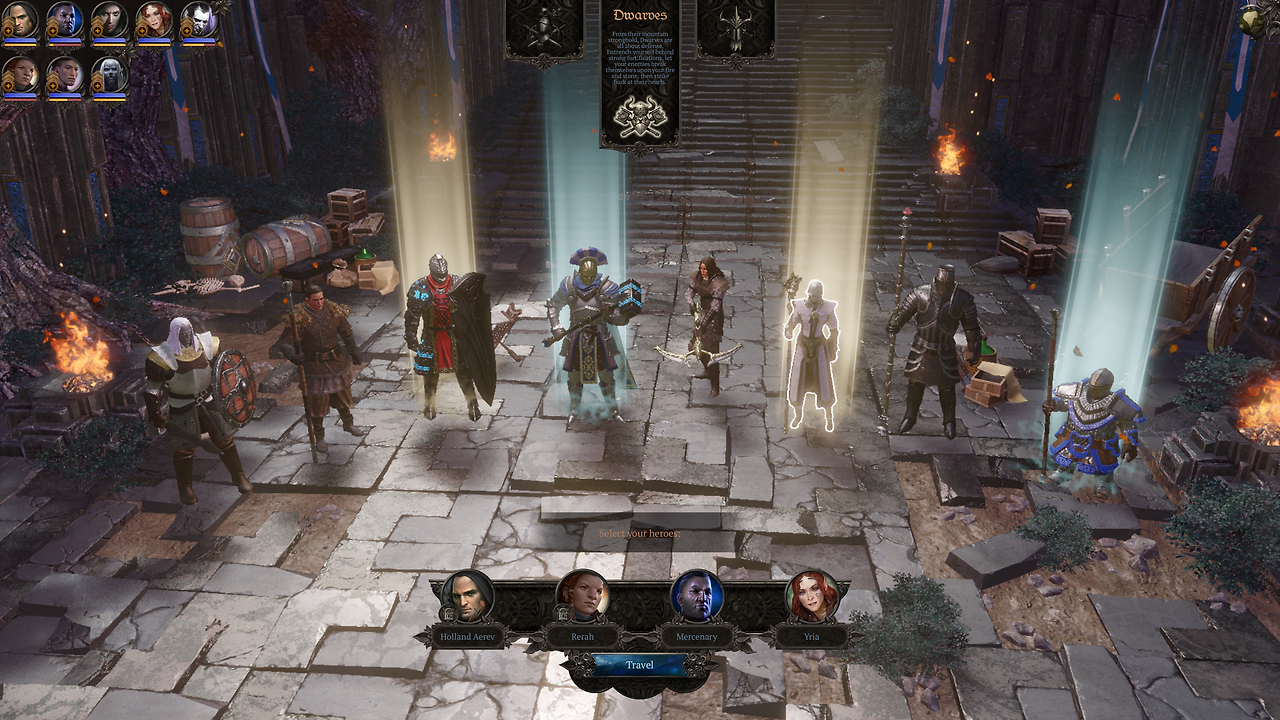1280x720 pixels.
Task: Open the hooded man's portrait in the roster
Action: tap(20, 20)
